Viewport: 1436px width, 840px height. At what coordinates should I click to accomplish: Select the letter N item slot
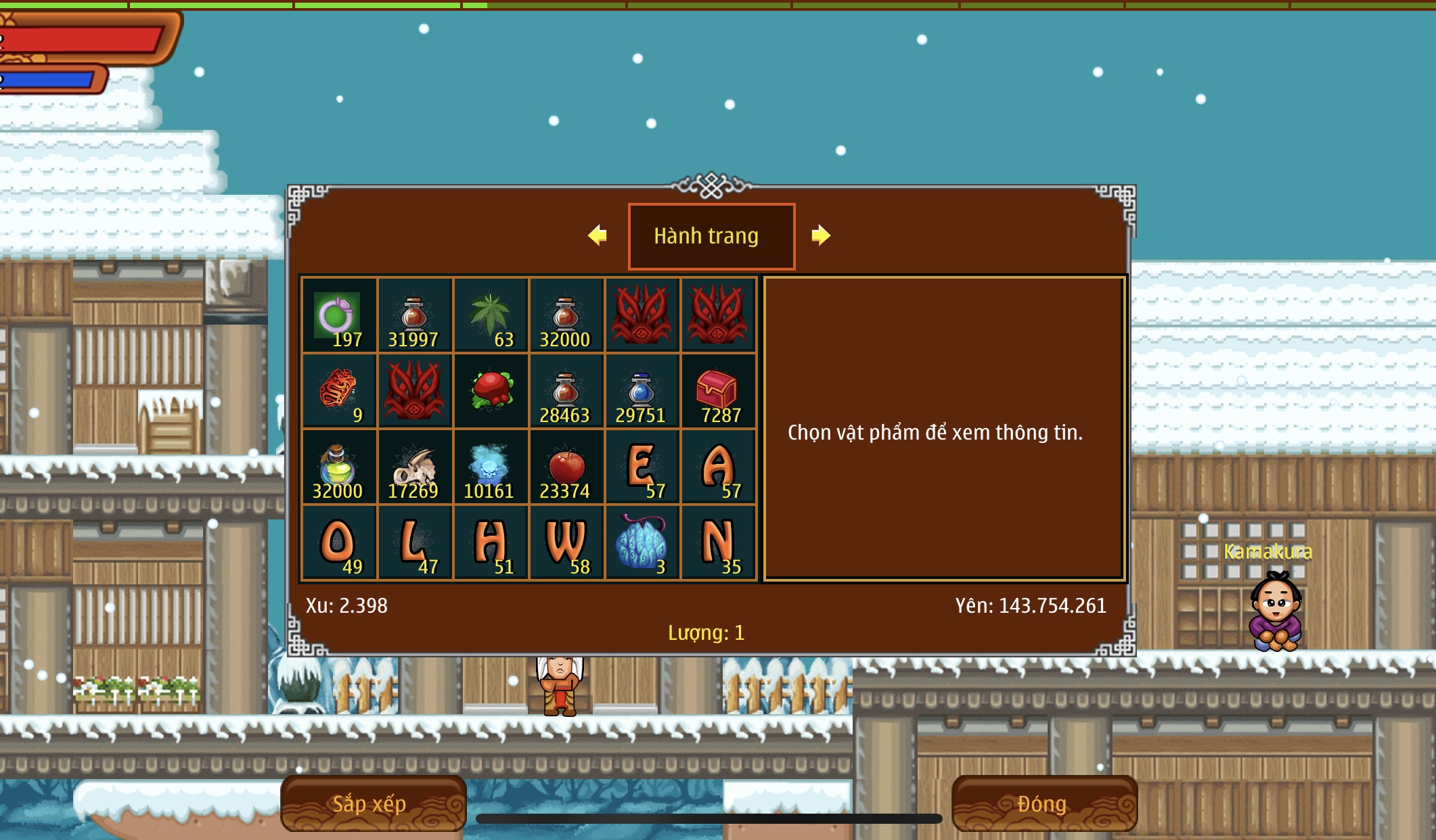[718, 543]
